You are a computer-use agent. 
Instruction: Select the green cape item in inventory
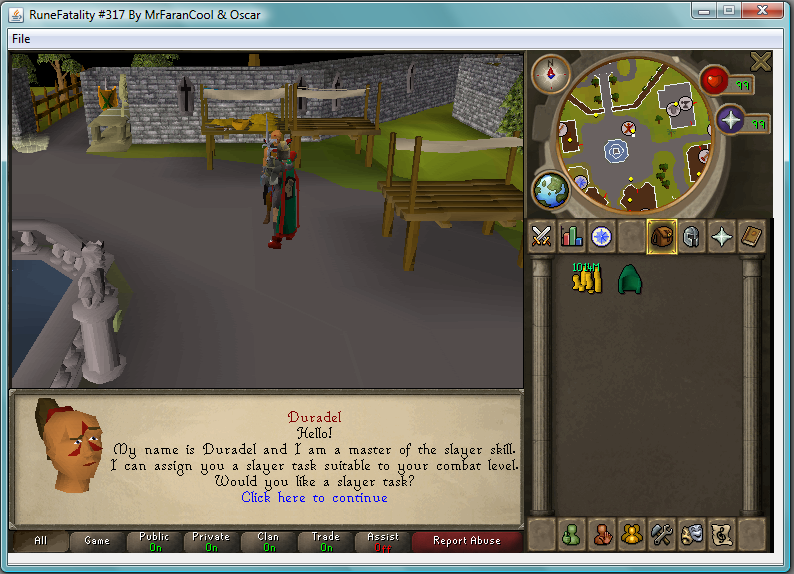point(628,279)
